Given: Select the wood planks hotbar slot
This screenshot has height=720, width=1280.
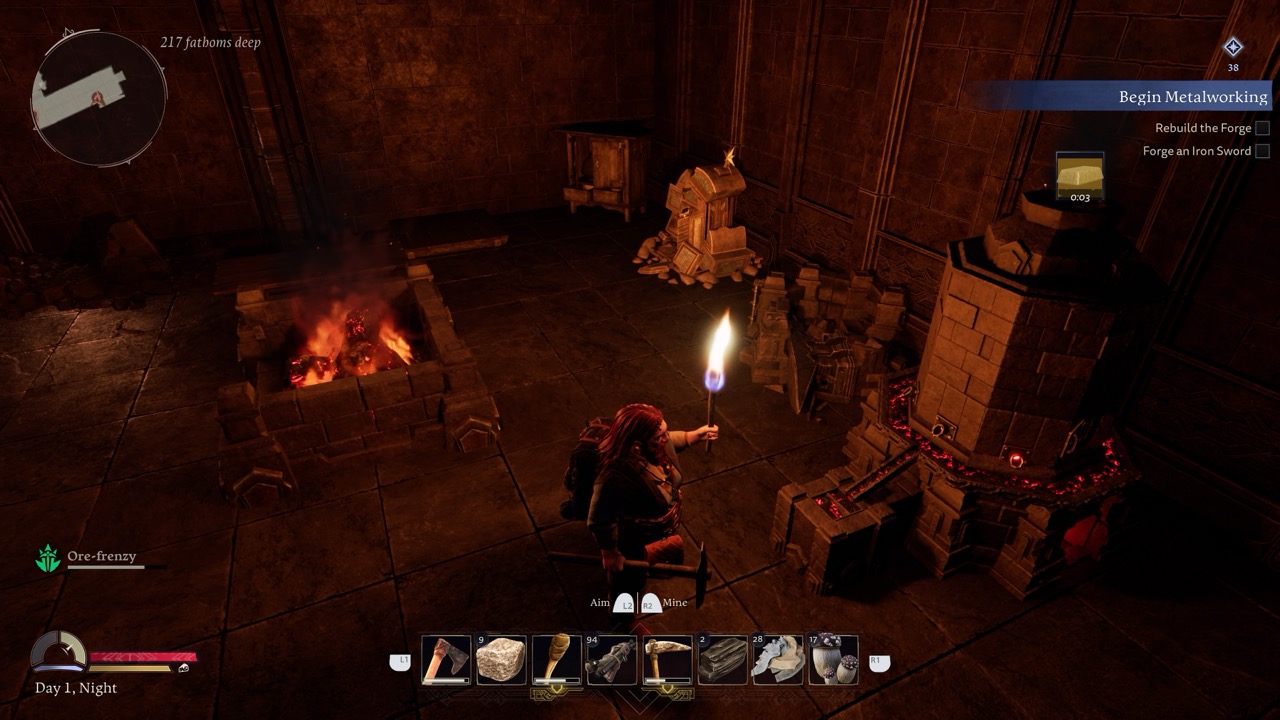Looking at the screenshot, I should tap(722, 660).
